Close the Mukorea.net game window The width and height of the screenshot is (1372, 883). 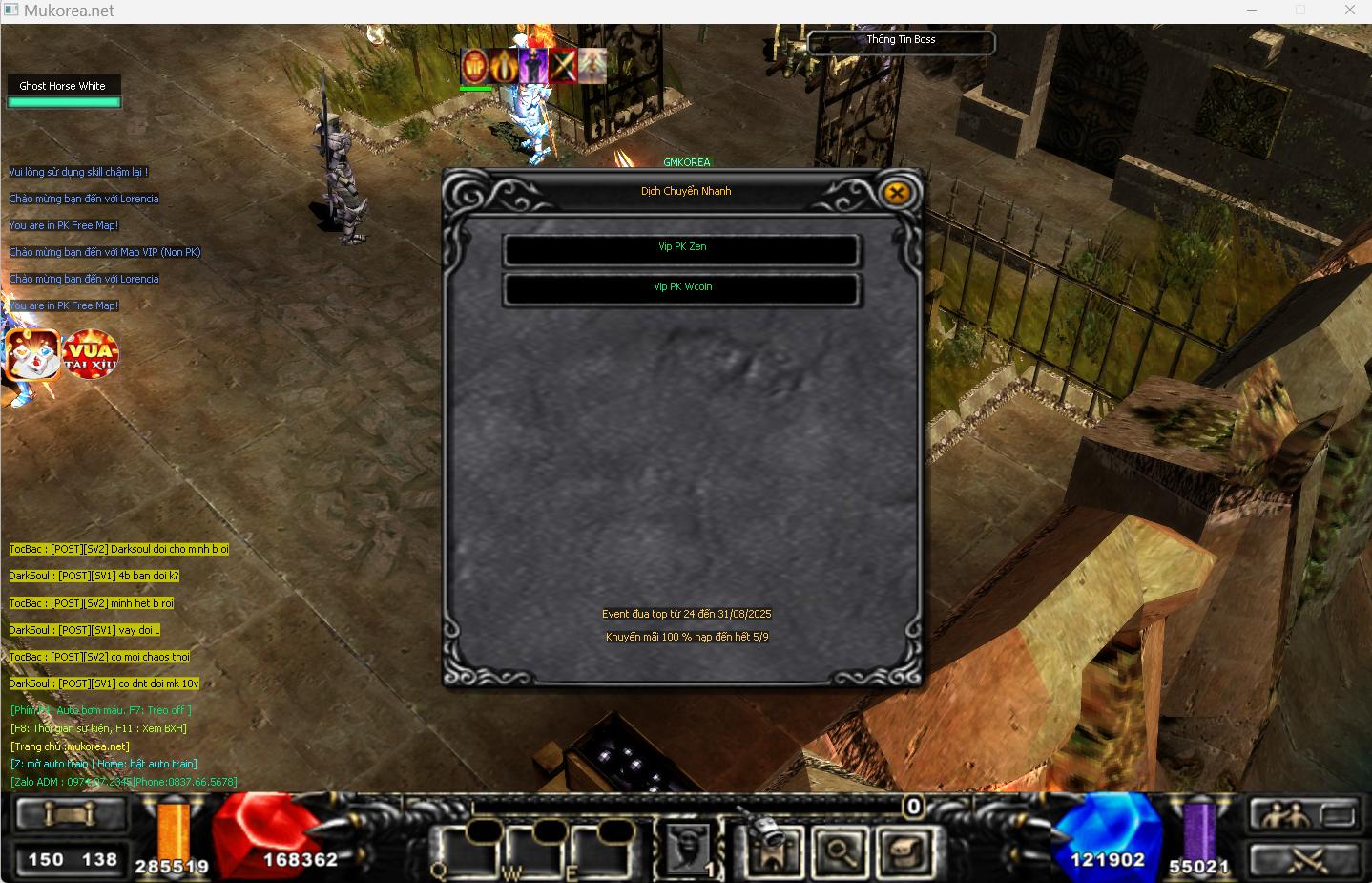coord(1349,11)
